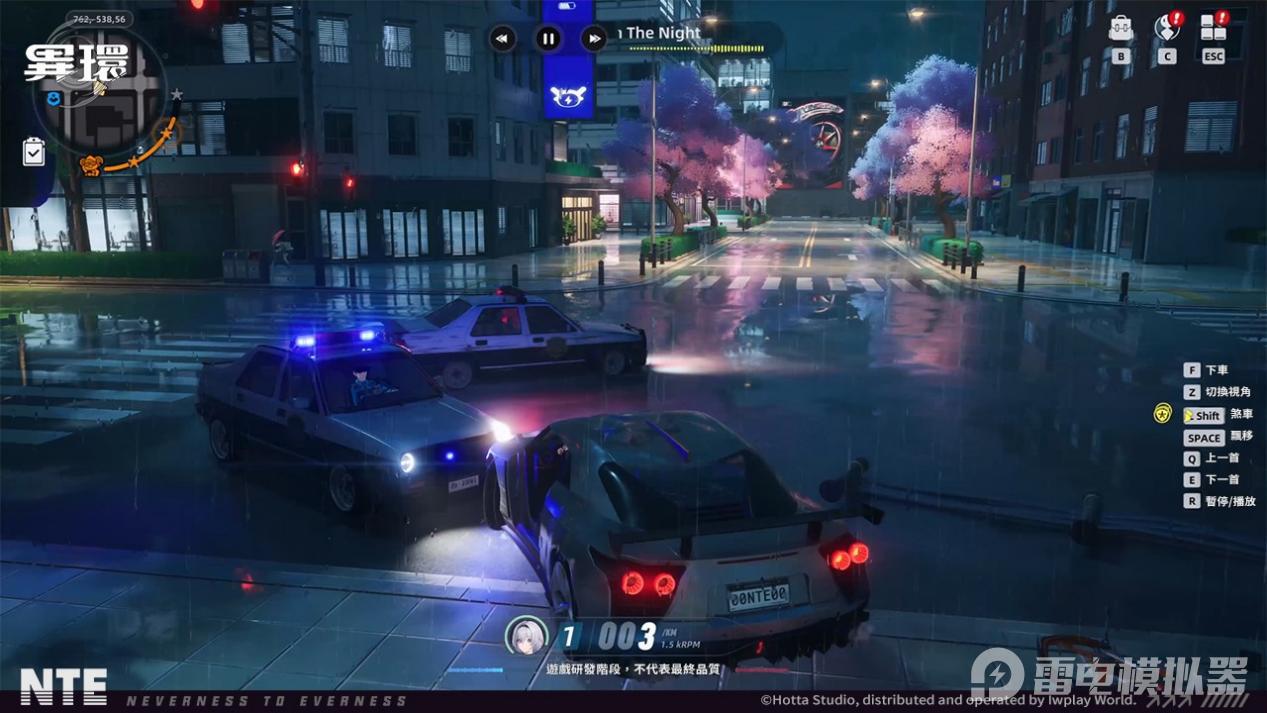Pause the car radio music
The image size is (1267, 713).
[x=548, y=39]
